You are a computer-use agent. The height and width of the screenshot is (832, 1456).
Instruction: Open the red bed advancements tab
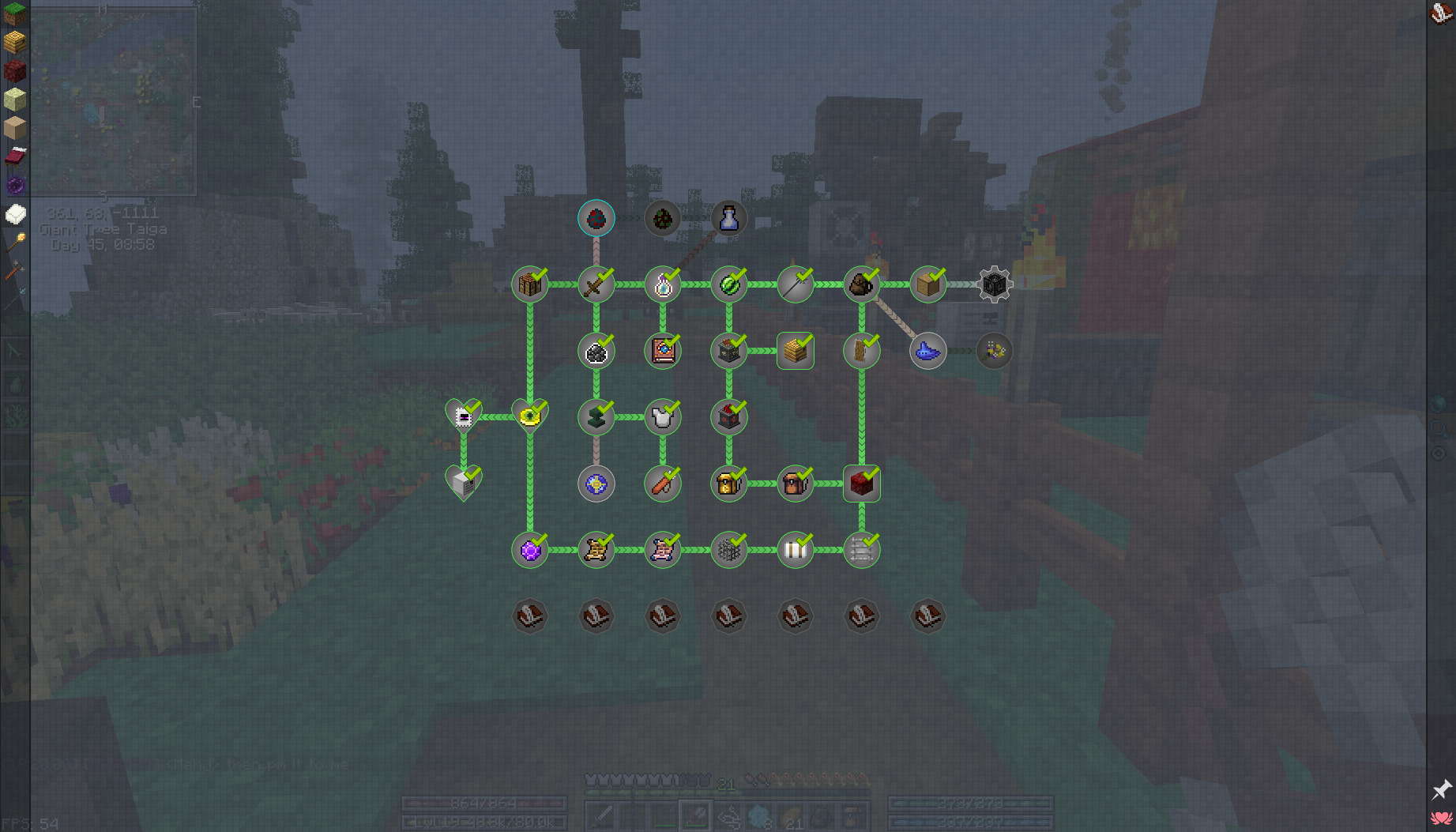[x=17, y=156]
